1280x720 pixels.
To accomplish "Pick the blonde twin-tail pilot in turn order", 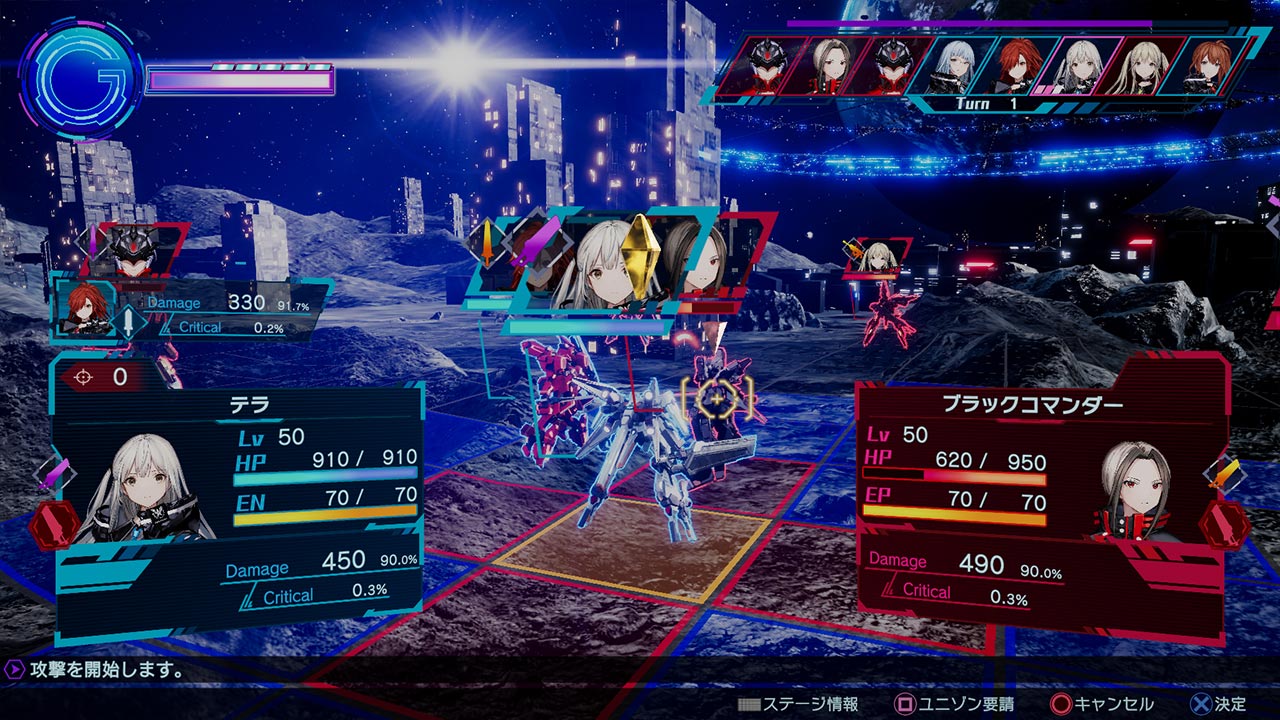I will (x=1142, y=64).
